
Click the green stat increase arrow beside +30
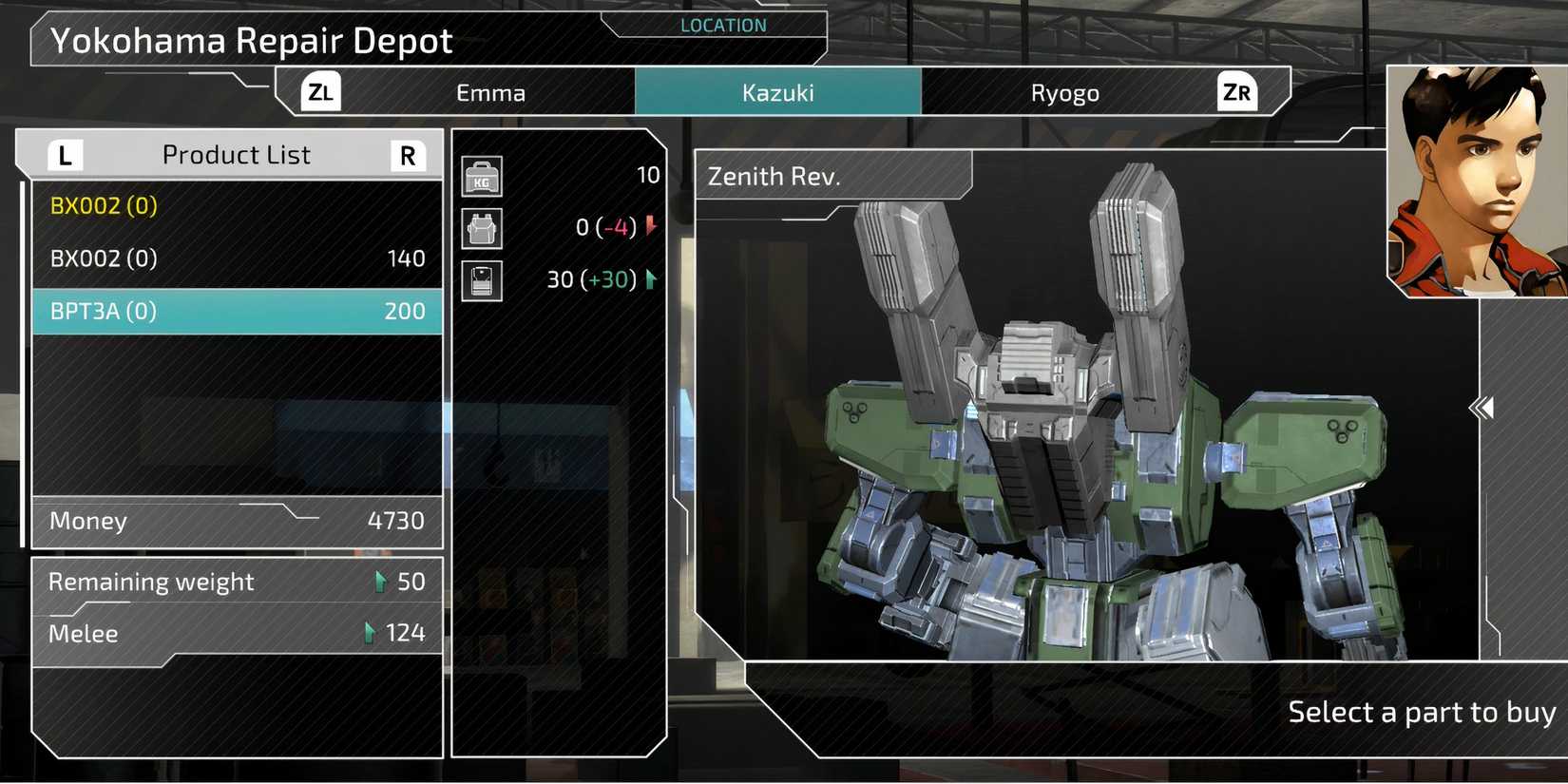(x=650, y=280)
